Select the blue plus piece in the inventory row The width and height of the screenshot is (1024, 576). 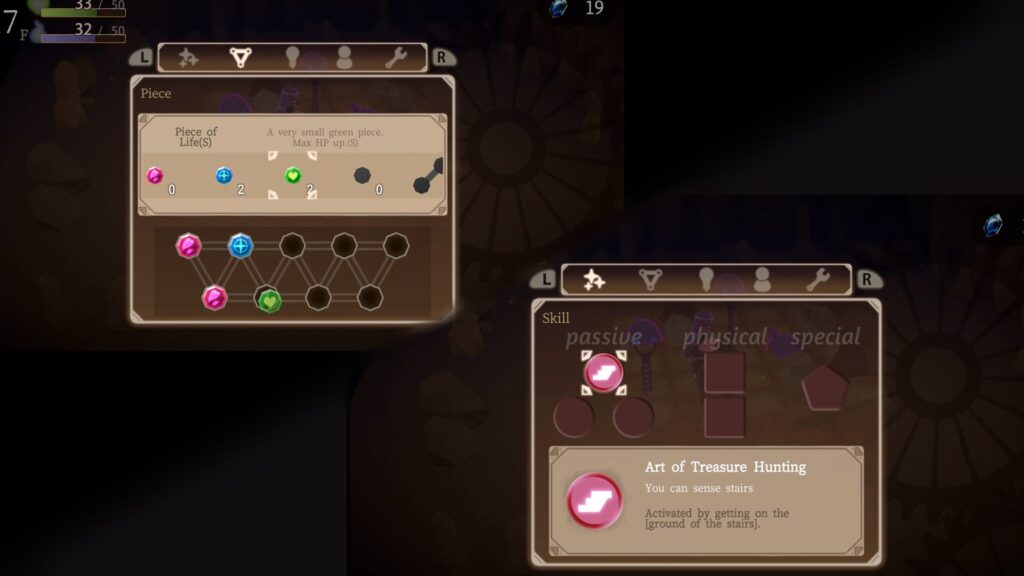(223, 176)
